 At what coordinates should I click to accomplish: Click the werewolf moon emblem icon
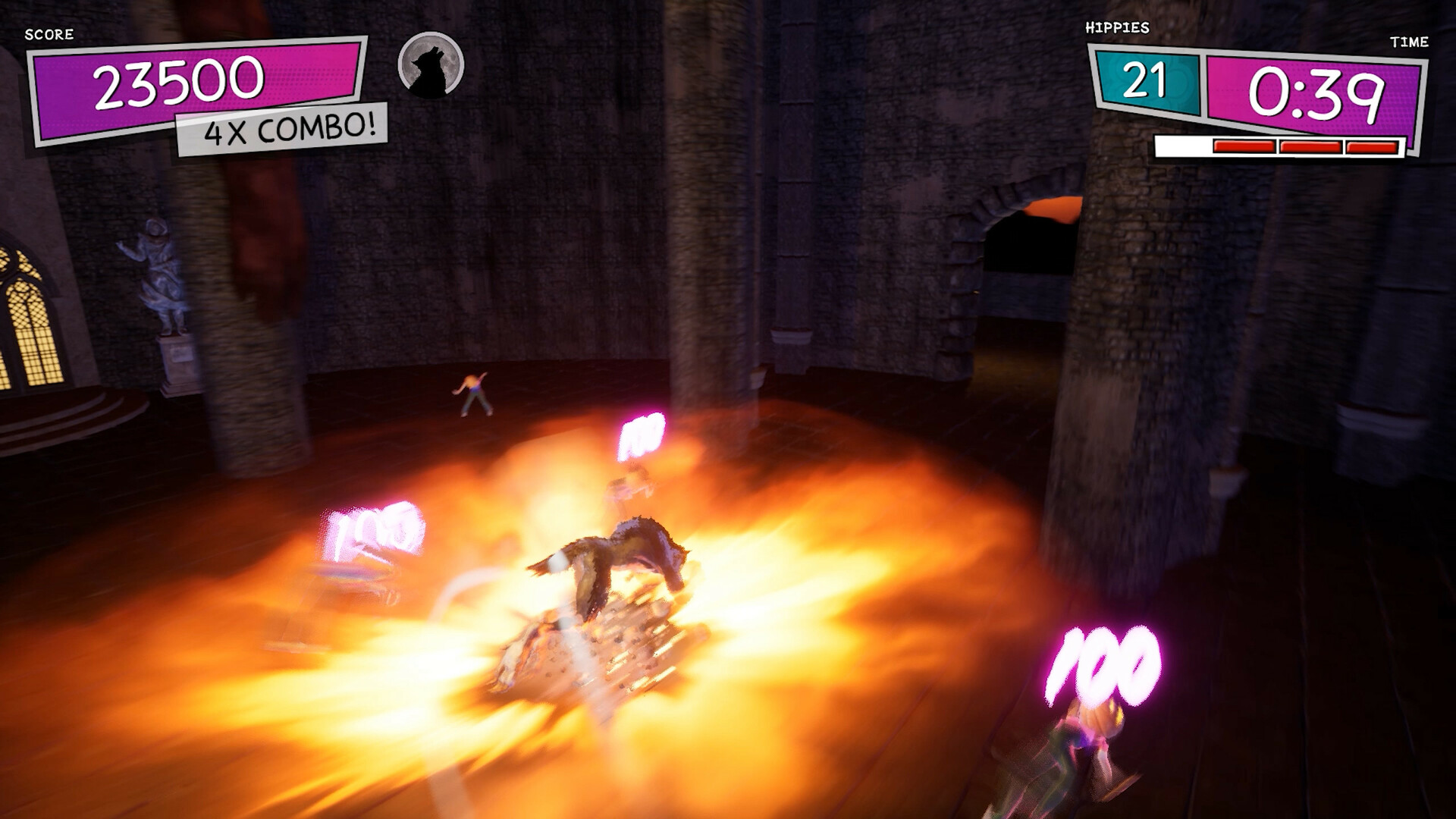point(430,68)
